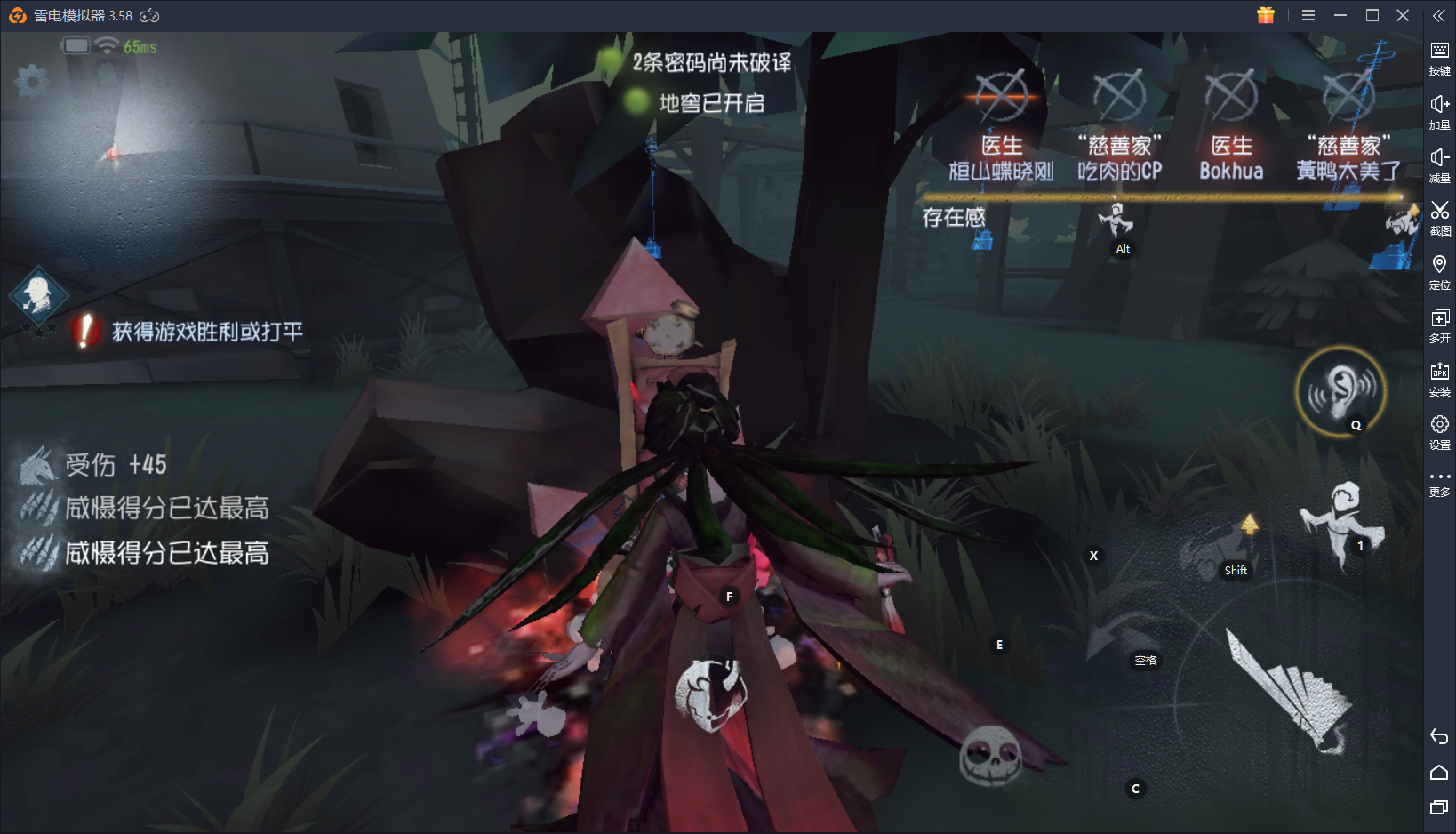Screen dimensions: 1456x834
Task: Activate the listening skill marked Q
Action: (x=1342, y=394)
